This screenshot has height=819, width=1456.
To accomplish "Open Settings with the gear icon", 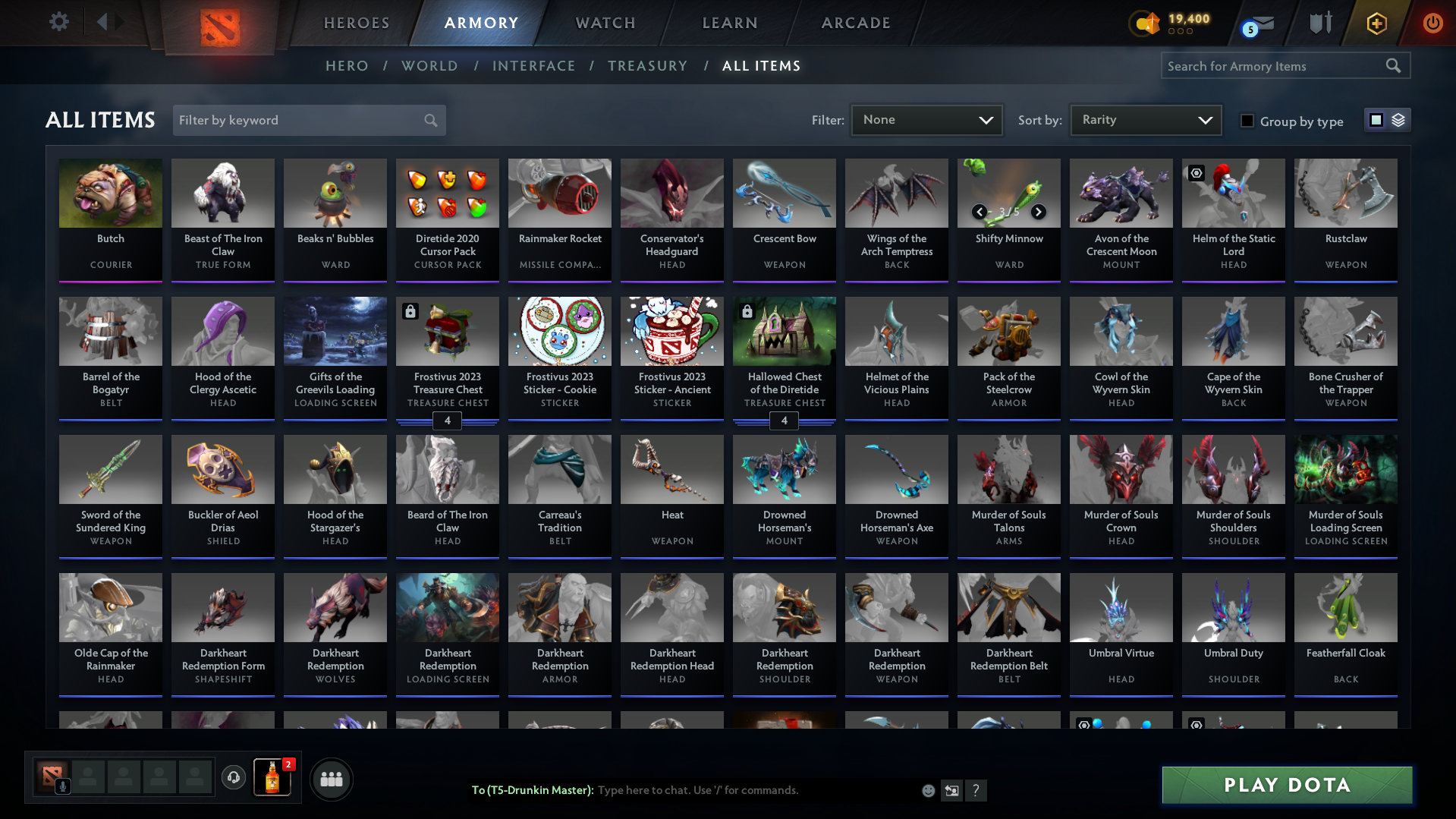I will (58, 22).
